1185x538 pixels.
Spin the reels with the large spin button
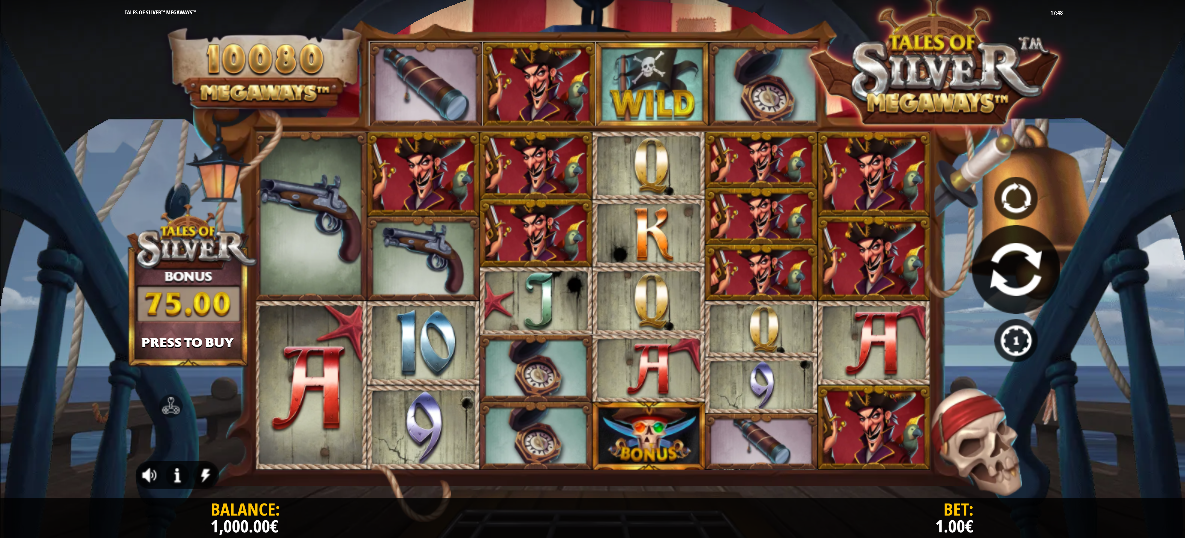(1015, 270)
